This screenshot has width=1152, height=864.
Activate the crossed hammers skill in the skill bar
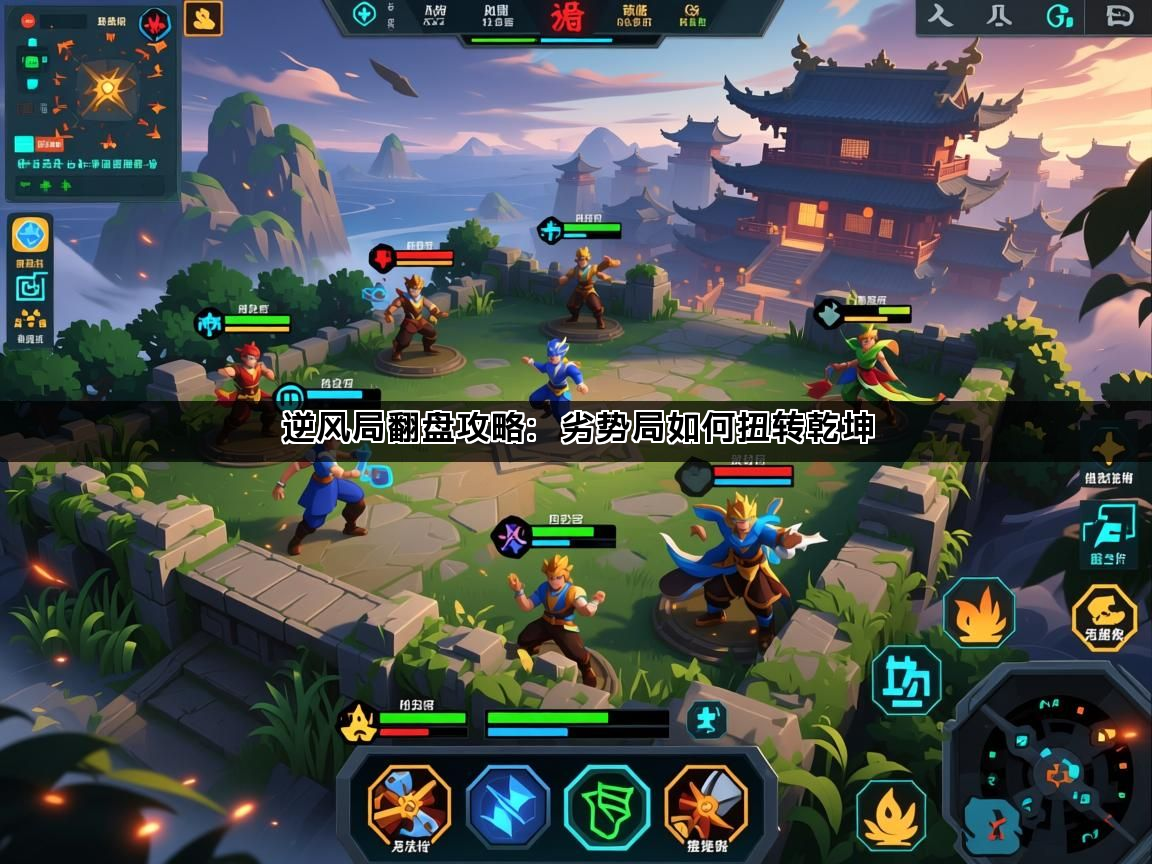(409, 806)
